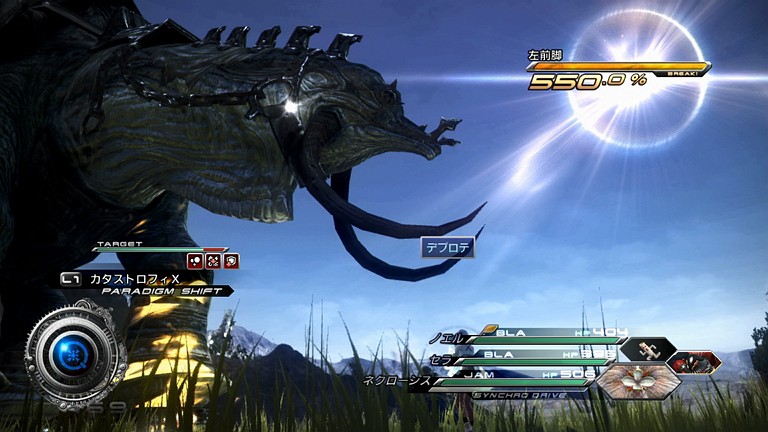Click the 左前脚 enemy target label

click(x=546, y=55)
